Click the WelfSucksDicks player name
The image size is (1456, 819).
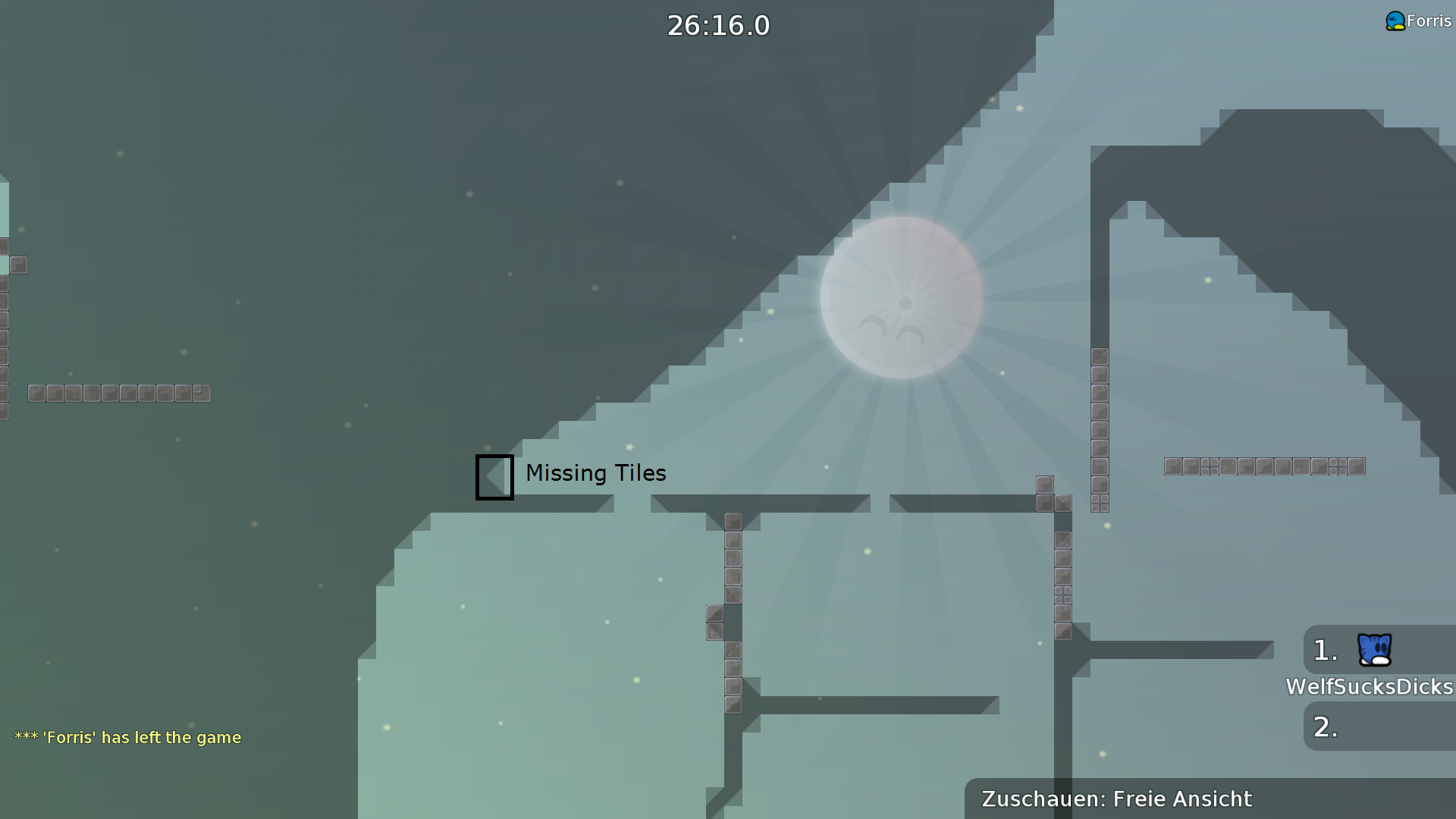(x=1367, y=686)
